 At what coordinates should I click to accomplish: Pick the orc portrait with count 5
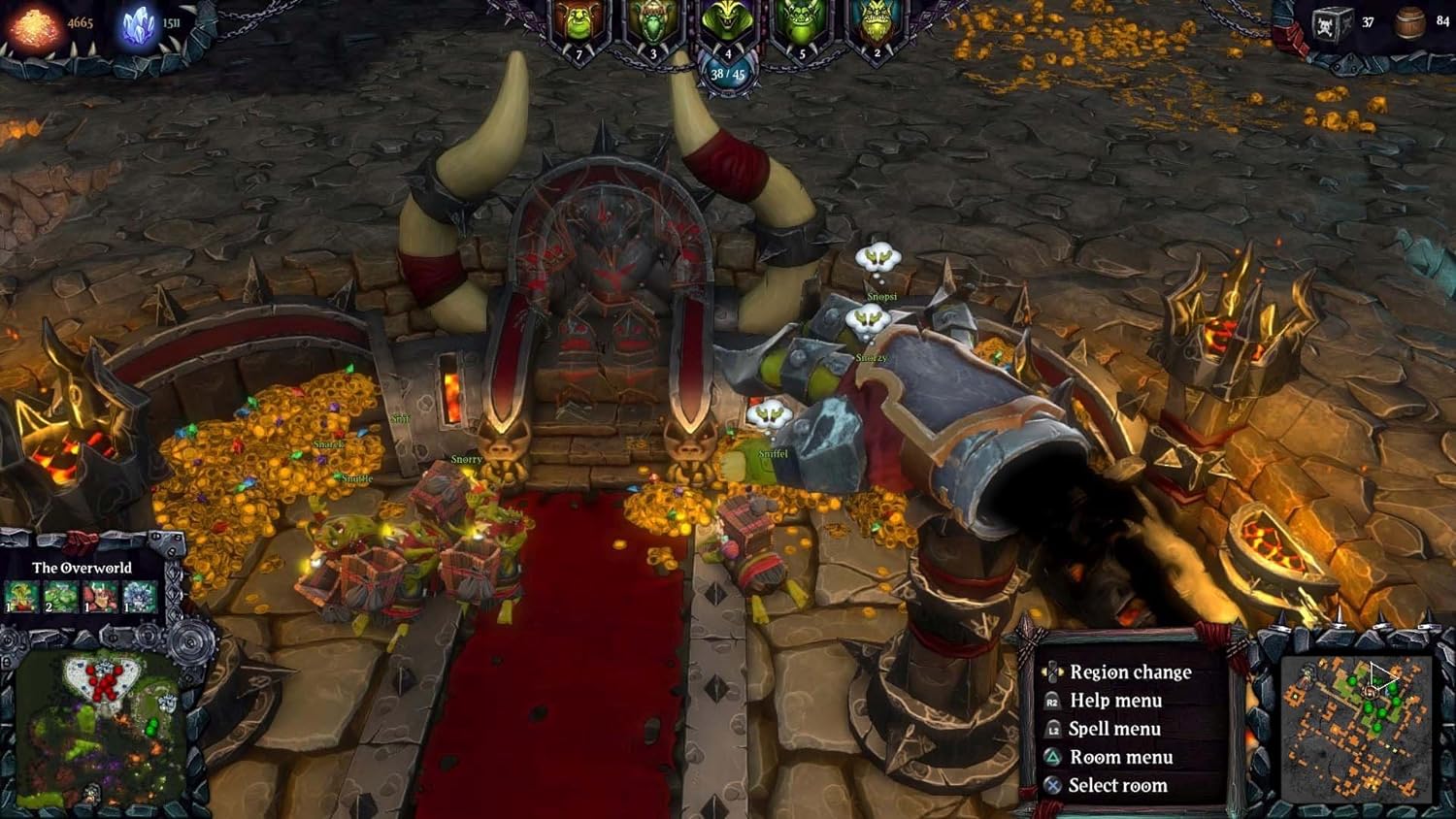tap(802, 24)
